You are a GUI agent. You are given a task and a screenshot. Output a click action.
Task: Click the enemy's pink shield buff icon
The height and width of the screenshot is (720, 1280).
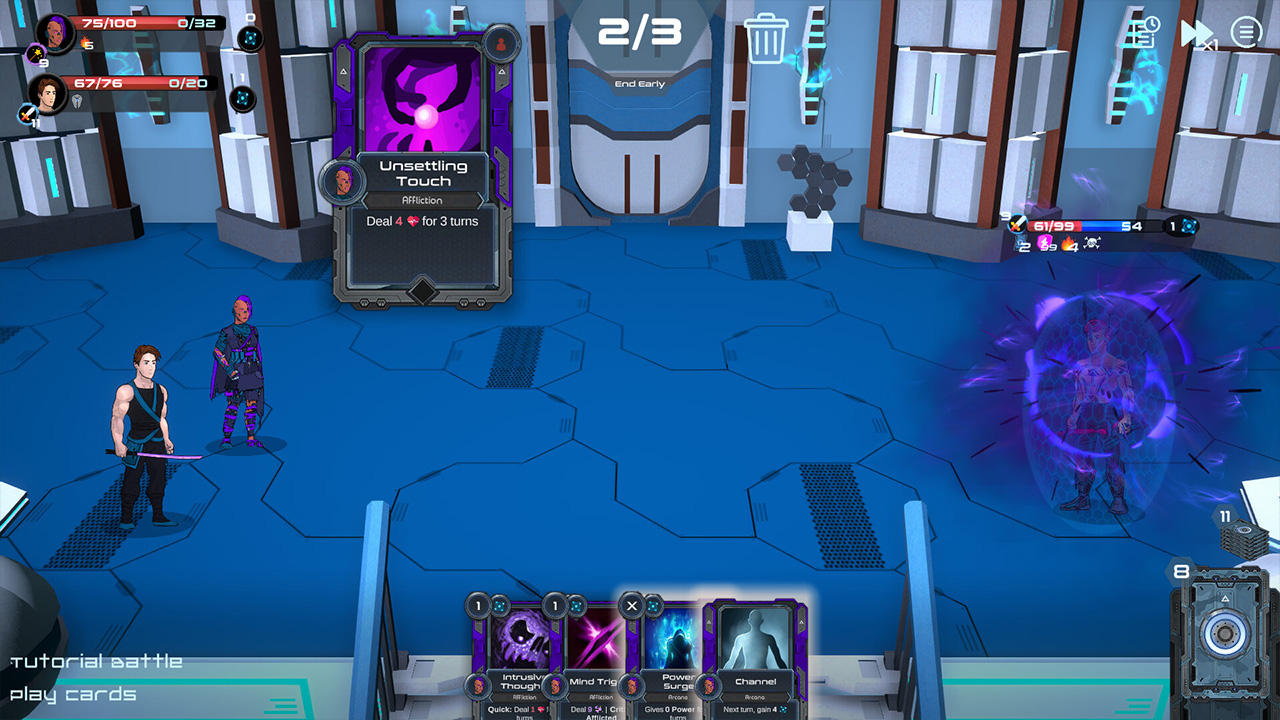[x=1043, y=242]
